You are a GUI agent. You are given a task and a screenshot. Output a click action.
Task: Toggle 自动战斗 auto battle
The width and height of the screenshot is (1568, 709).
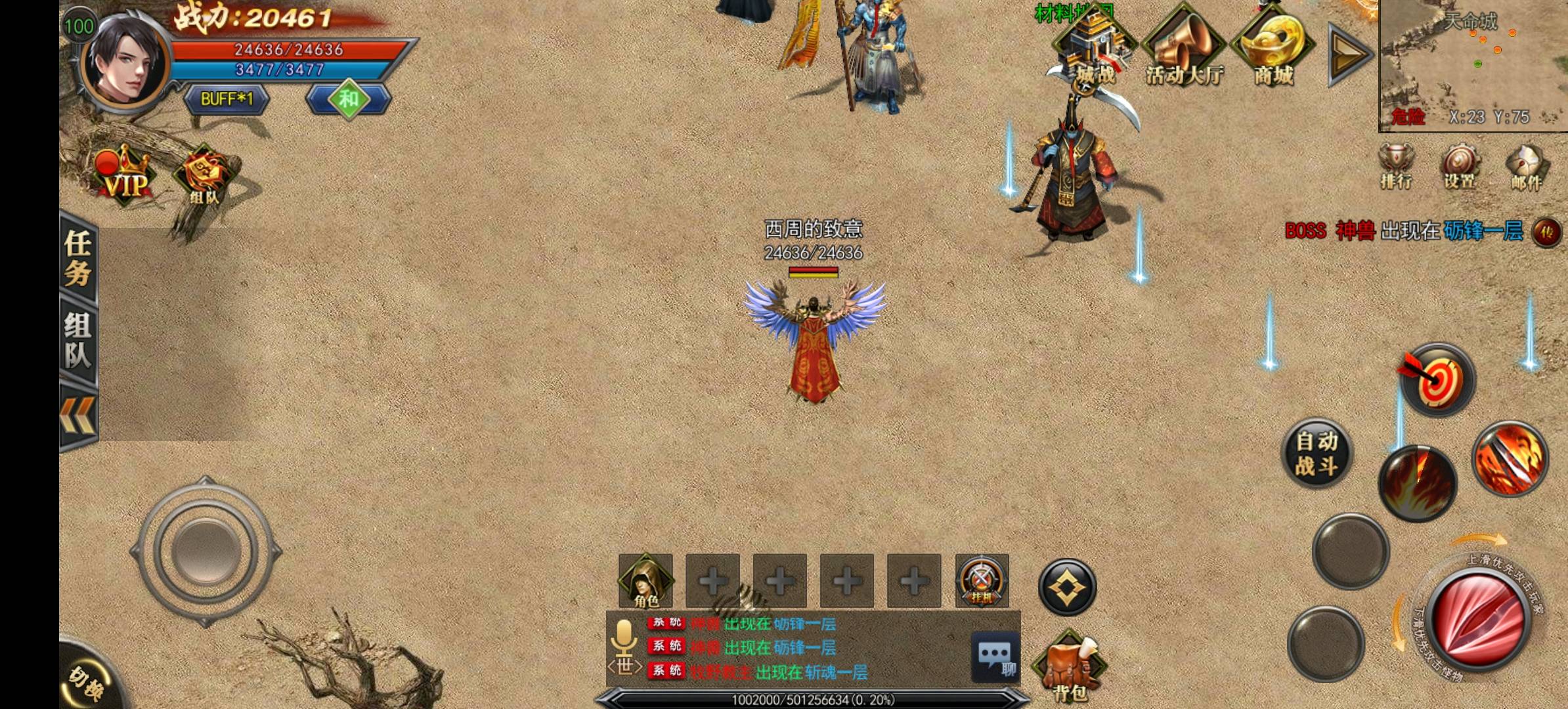(x=1317, y=454)
